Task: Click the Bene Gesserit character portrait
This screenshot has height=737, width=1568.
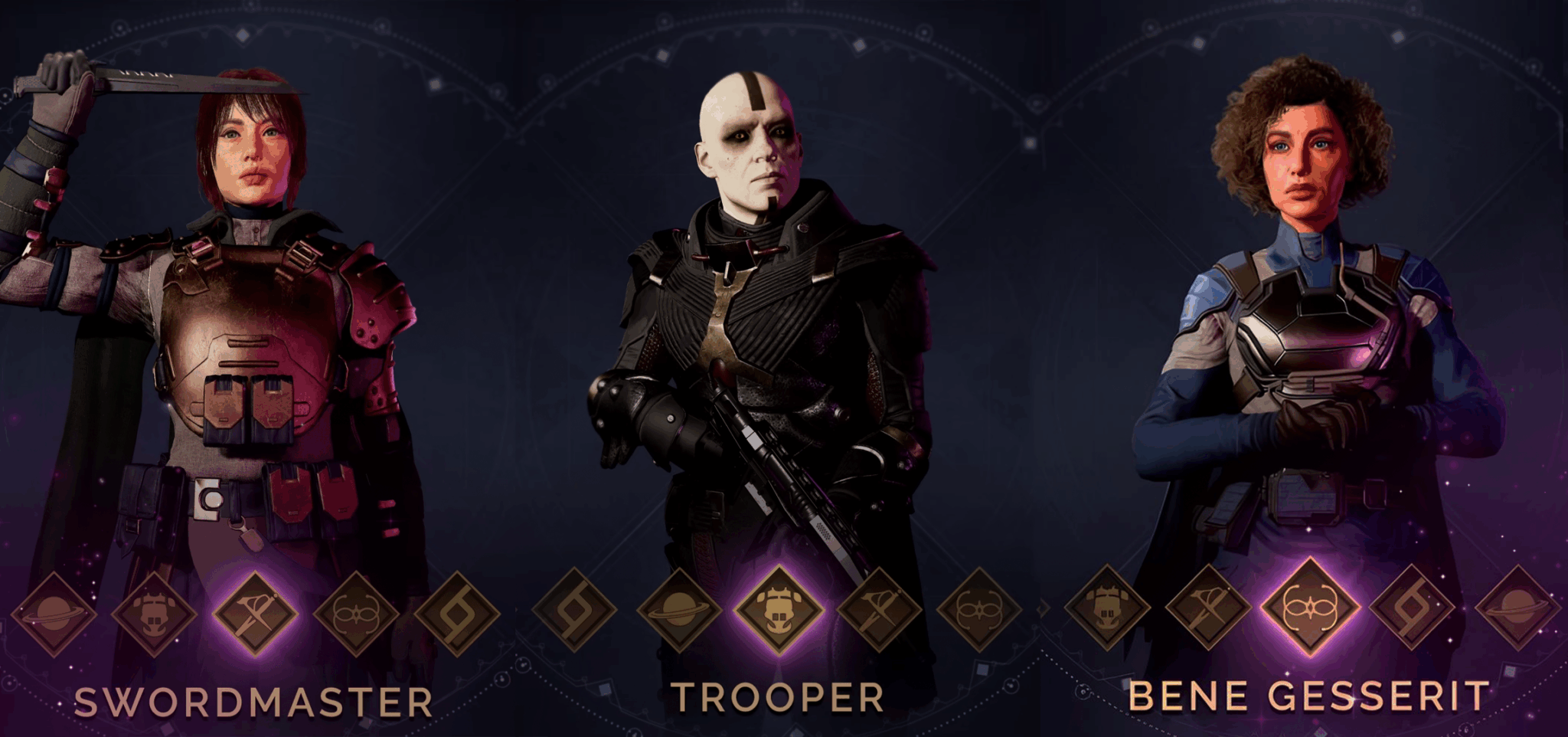Action: [x=1317, y=306]
